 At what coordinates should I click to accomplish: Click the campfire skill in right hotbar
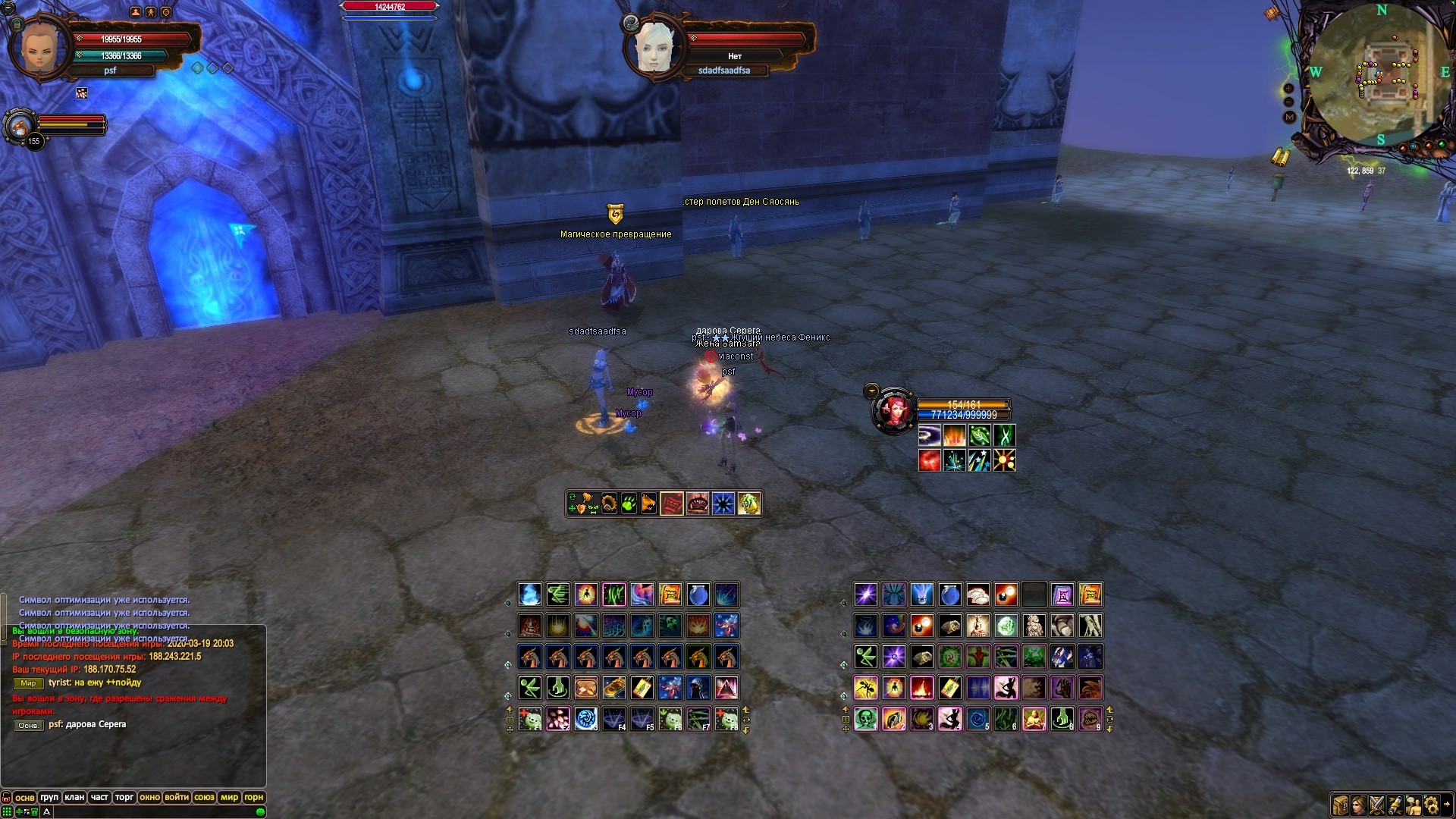(x=921, y=688)
